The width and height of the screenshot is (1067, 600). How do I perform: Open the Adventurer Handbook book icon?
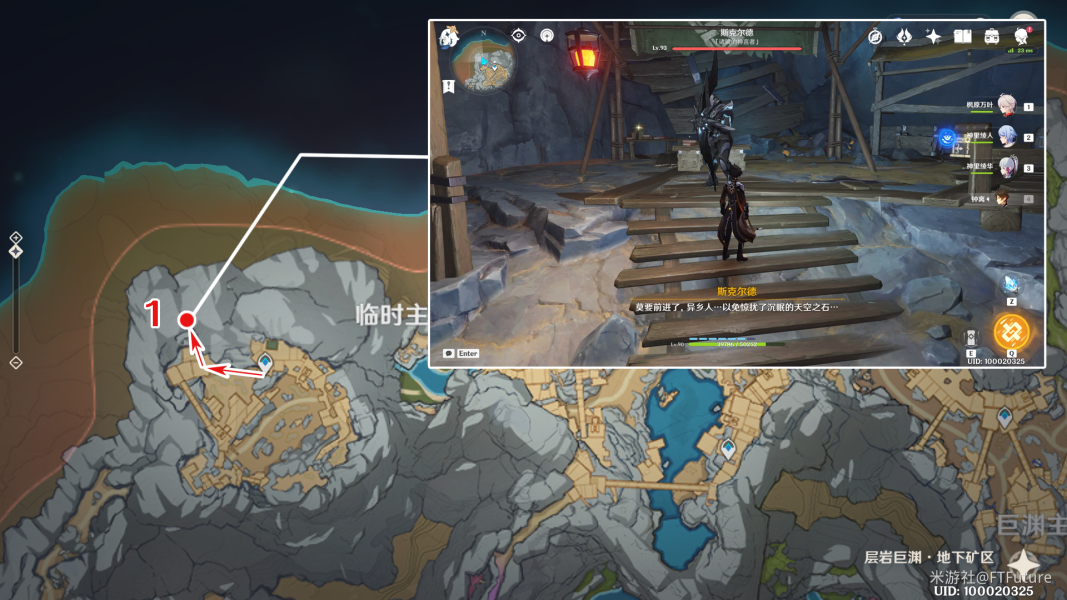[962, 37]
